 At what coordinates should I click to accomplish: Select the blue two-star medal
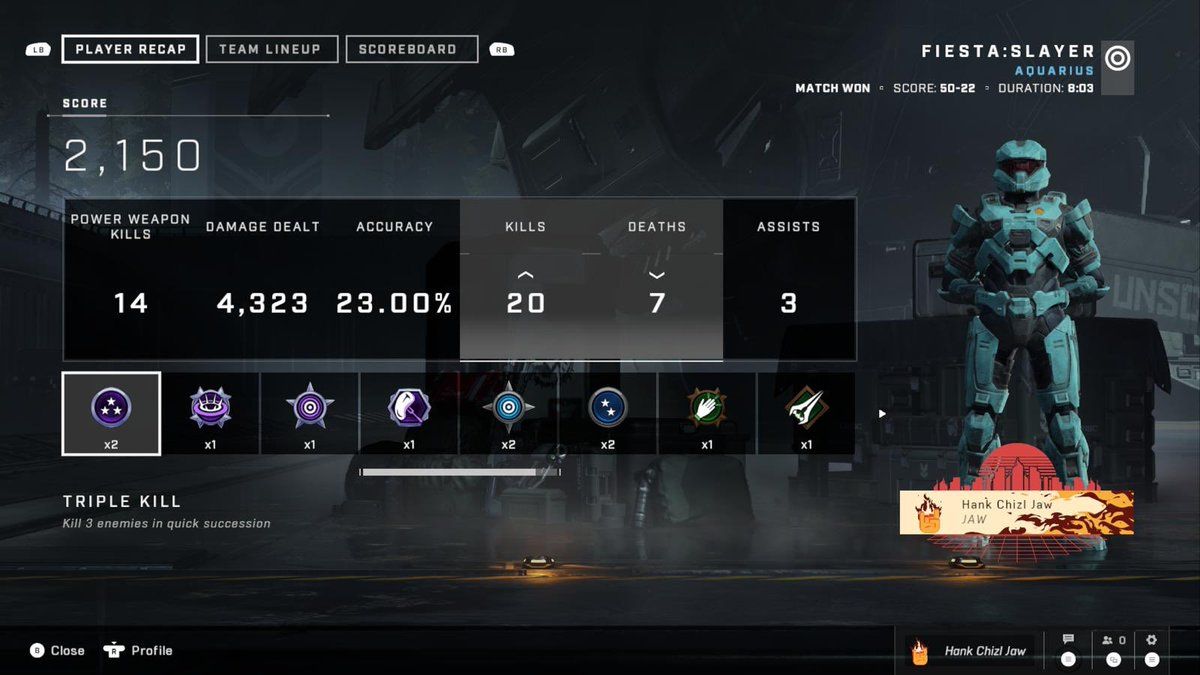click(x=608, y=413)
